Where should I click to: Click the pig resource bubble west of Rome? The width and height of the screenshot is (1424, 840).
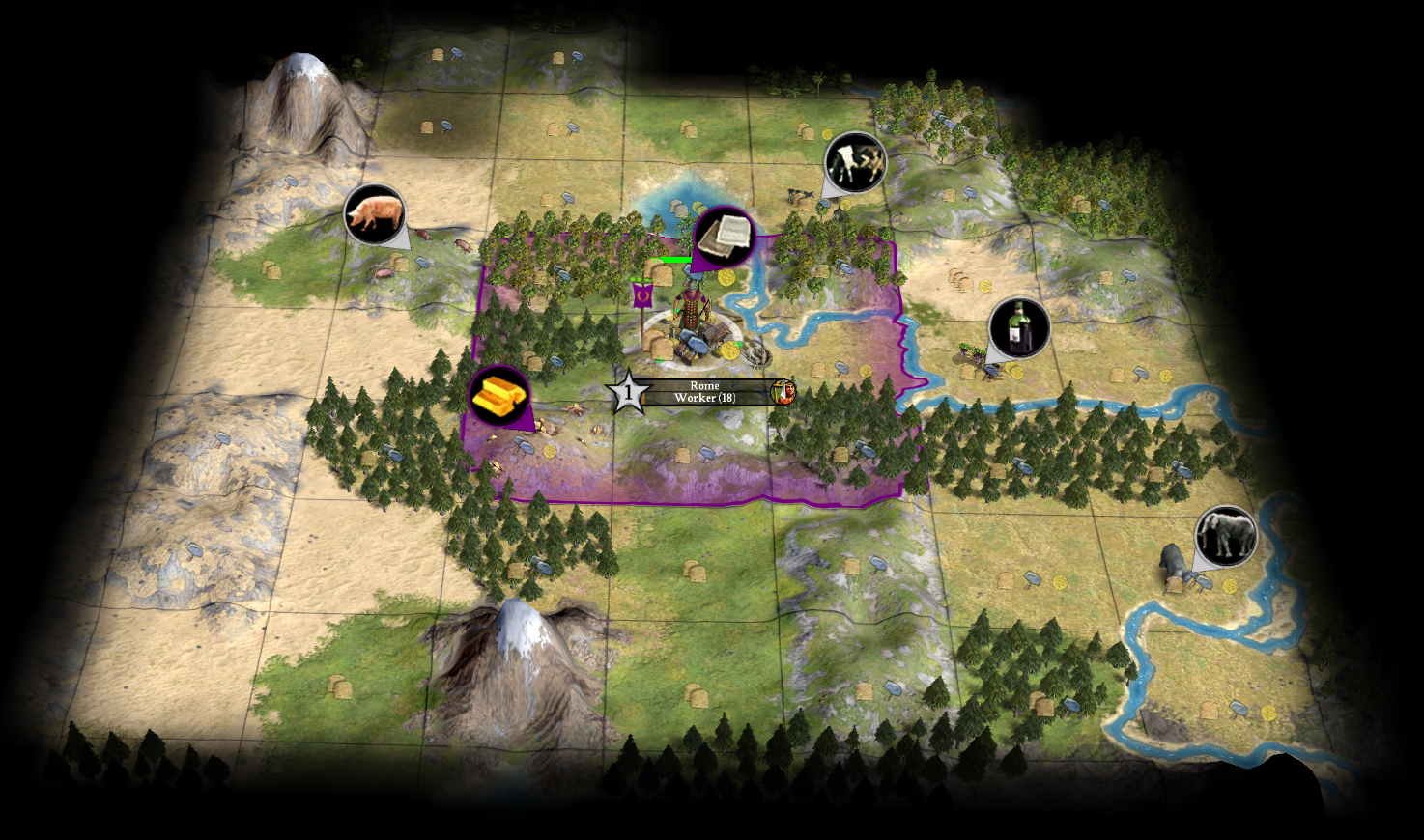point(373,214)
